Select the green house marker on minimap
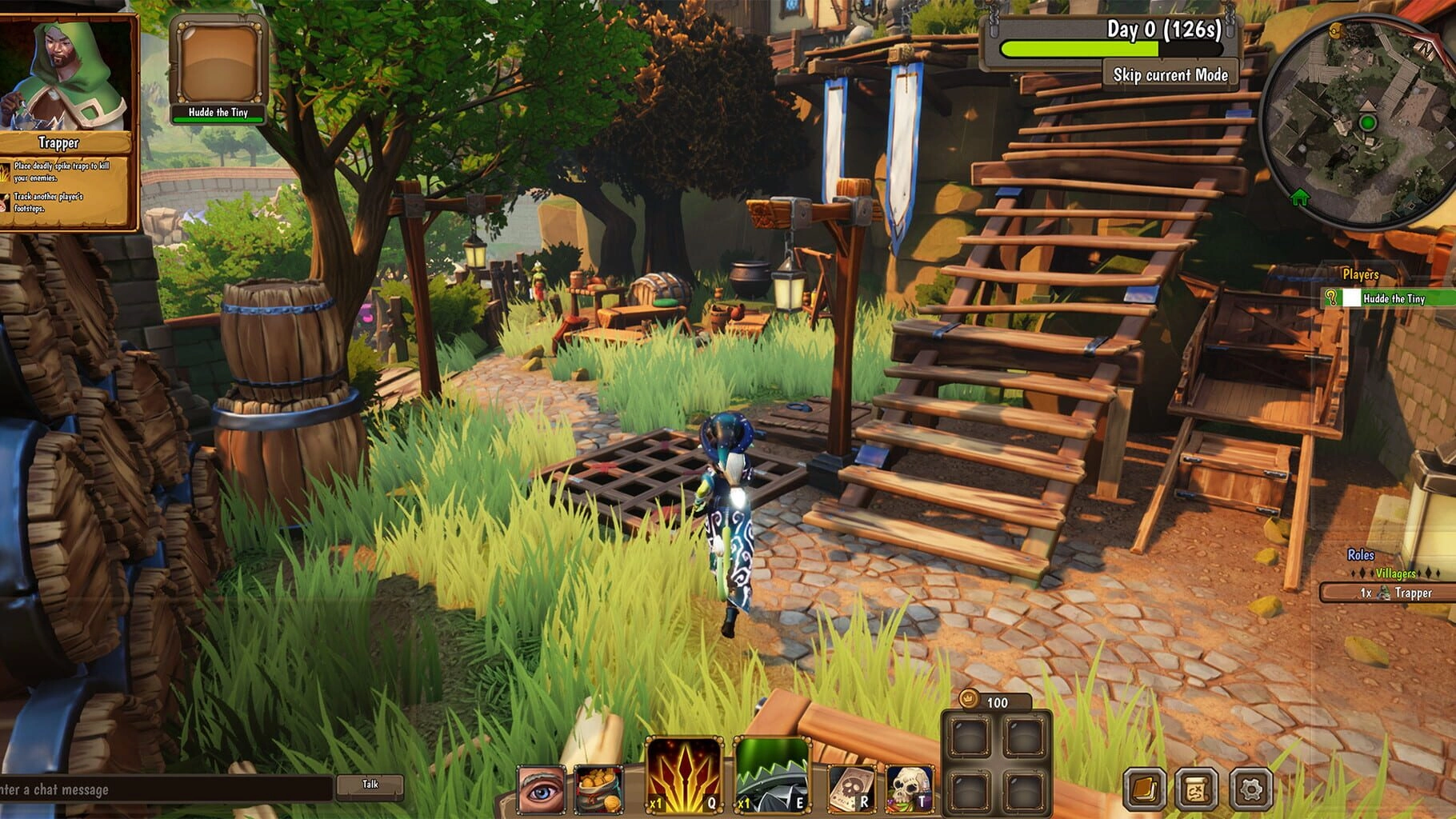The width and height of the screenshot is (1456, 819). click(1300, 197)
